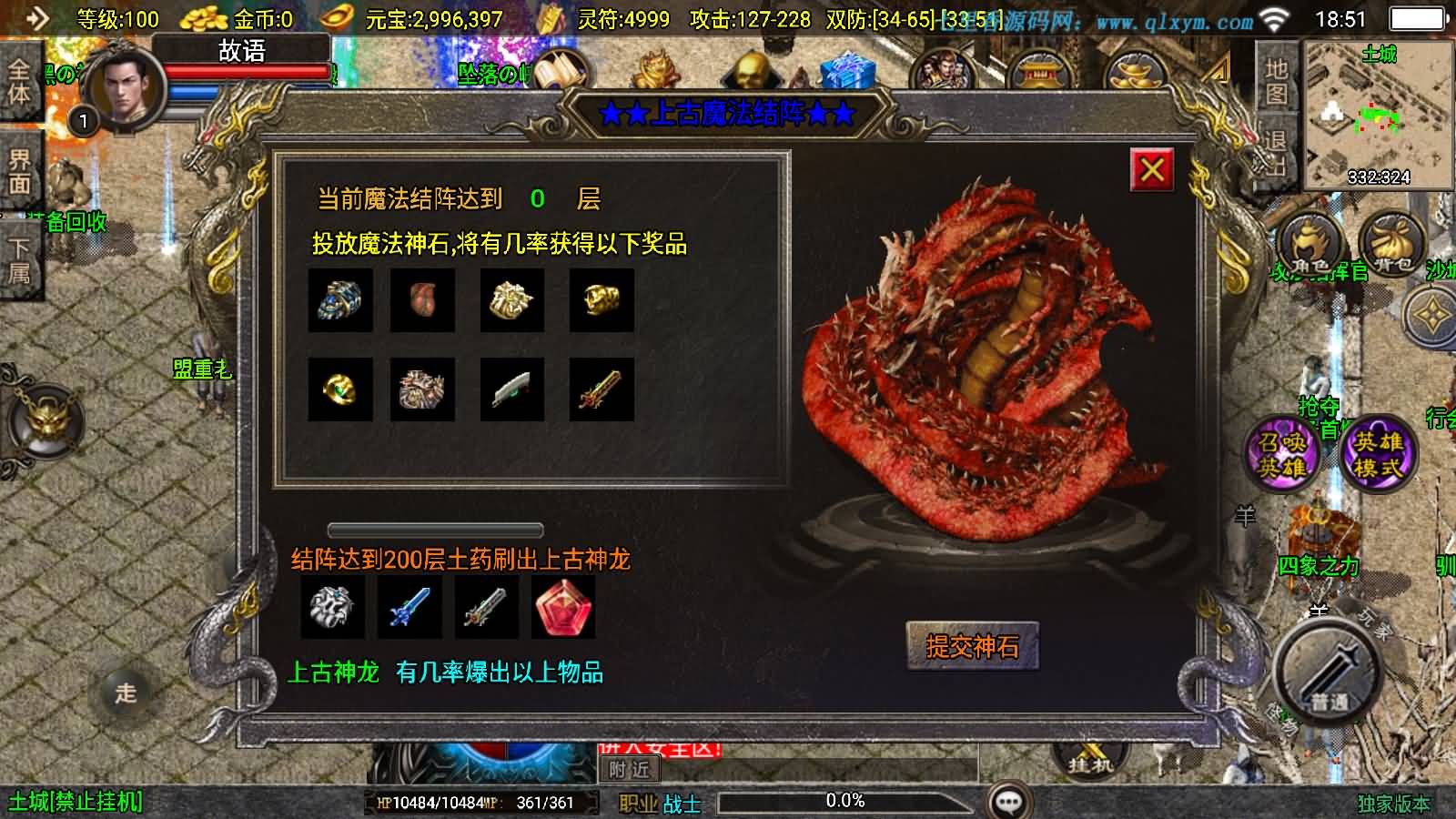Click the blue ring reward item icon
1456x819 pixels.
coord(340,301)
